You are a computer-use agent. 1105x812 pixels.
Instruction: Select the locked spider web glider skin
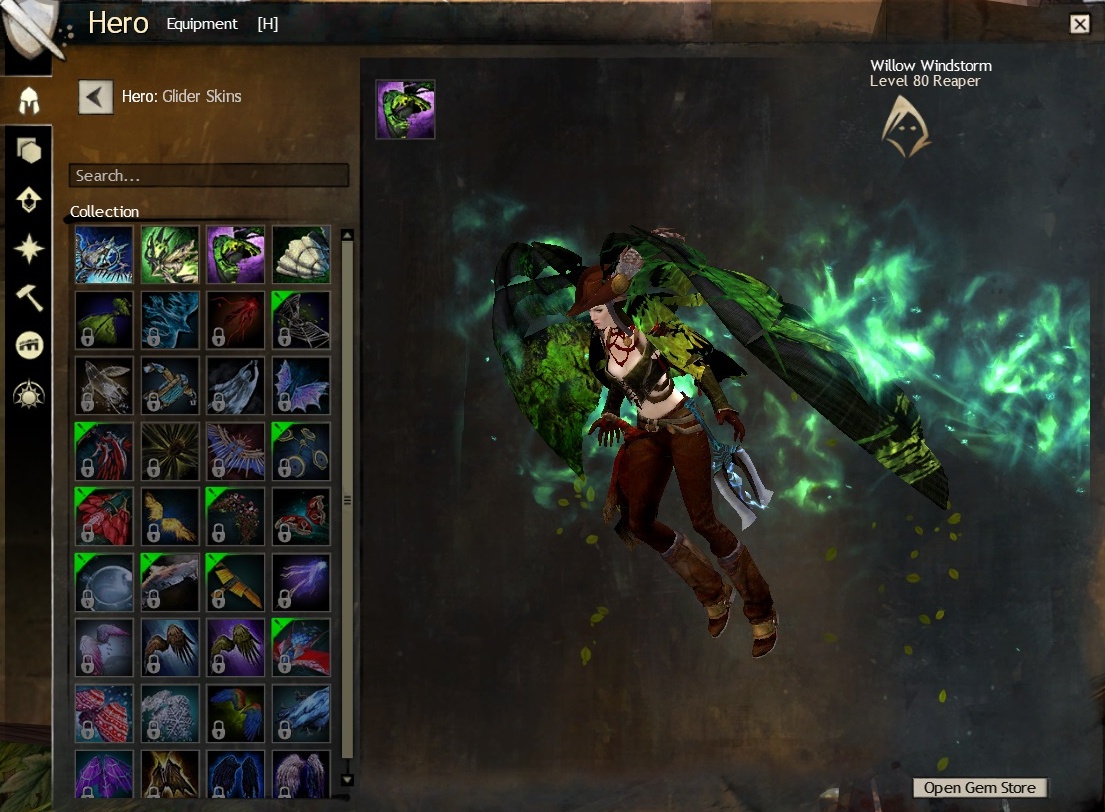click(x=301, y=320)
